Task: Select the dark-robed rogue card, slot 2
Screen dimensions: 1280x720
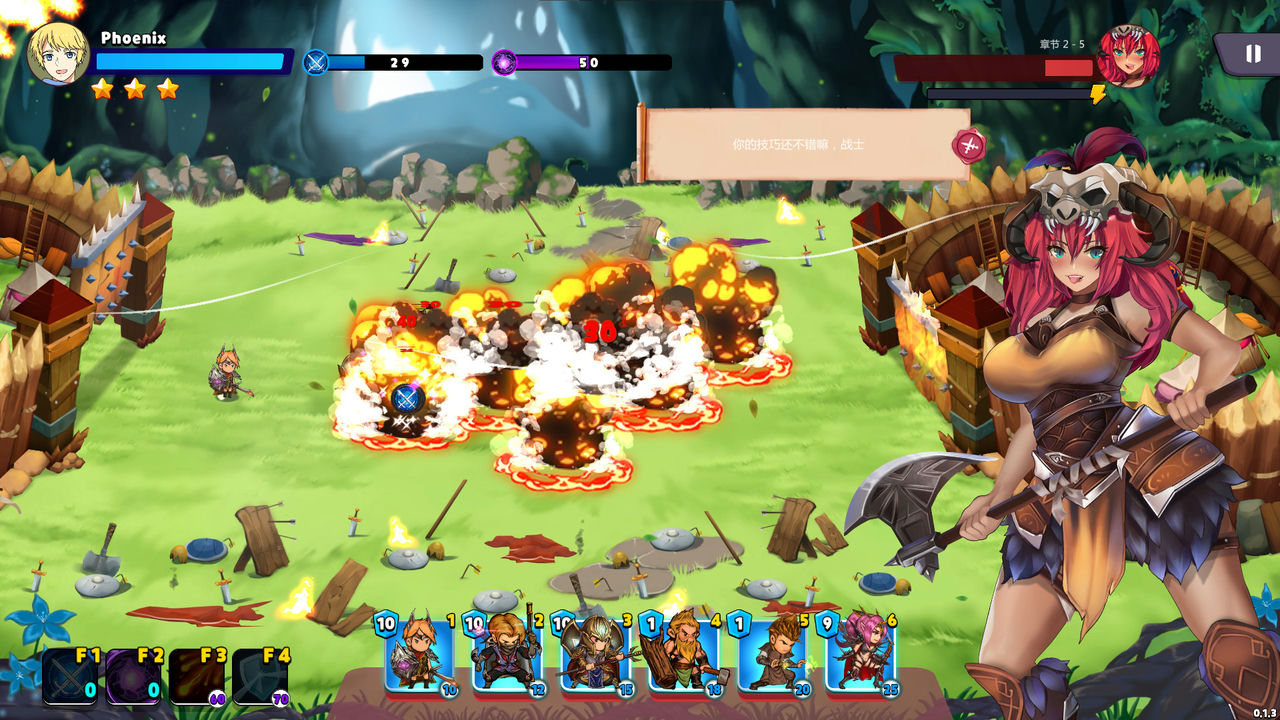Action: click(507, 654)
